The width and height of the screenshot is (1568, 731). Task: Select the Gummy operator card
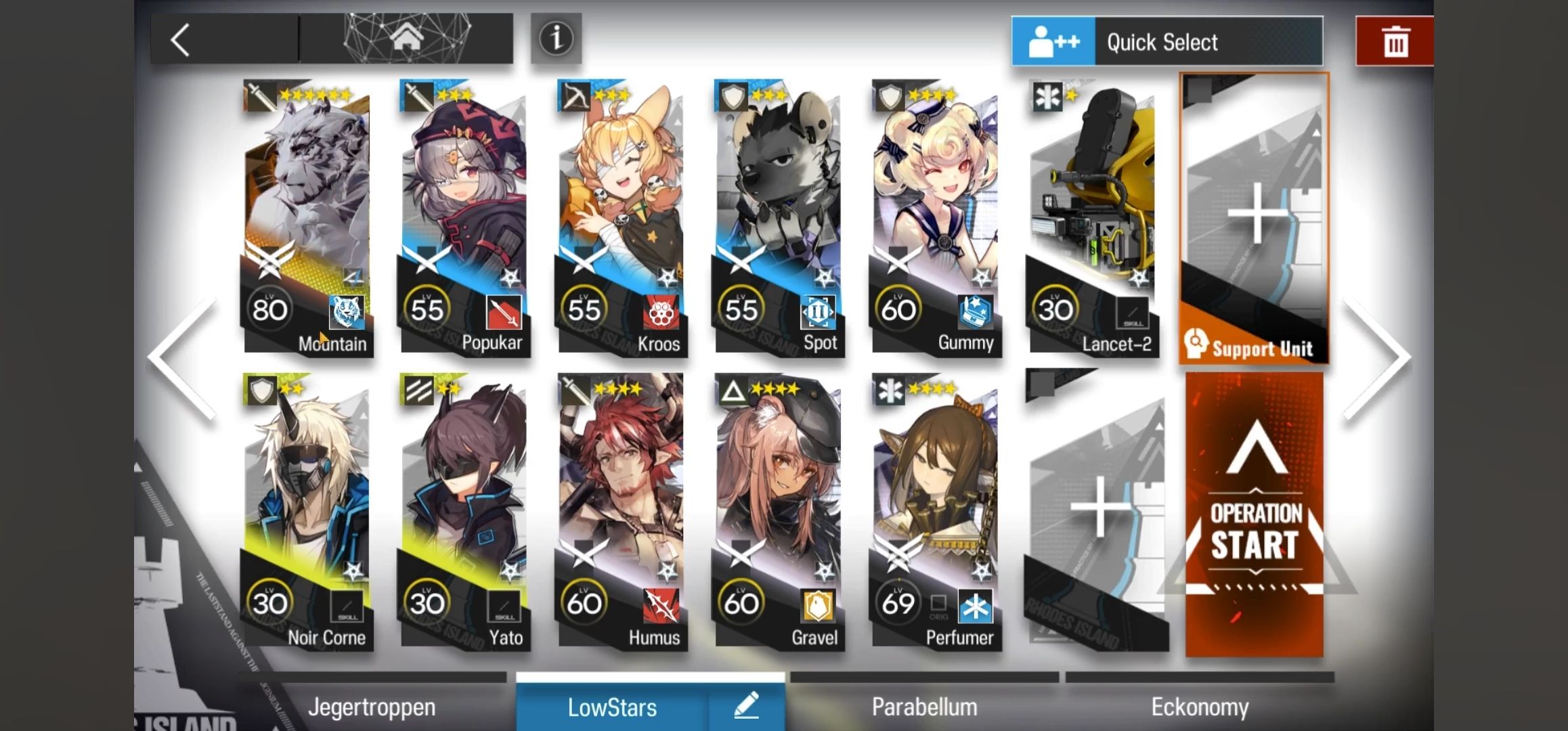click(x=936, y=218)
